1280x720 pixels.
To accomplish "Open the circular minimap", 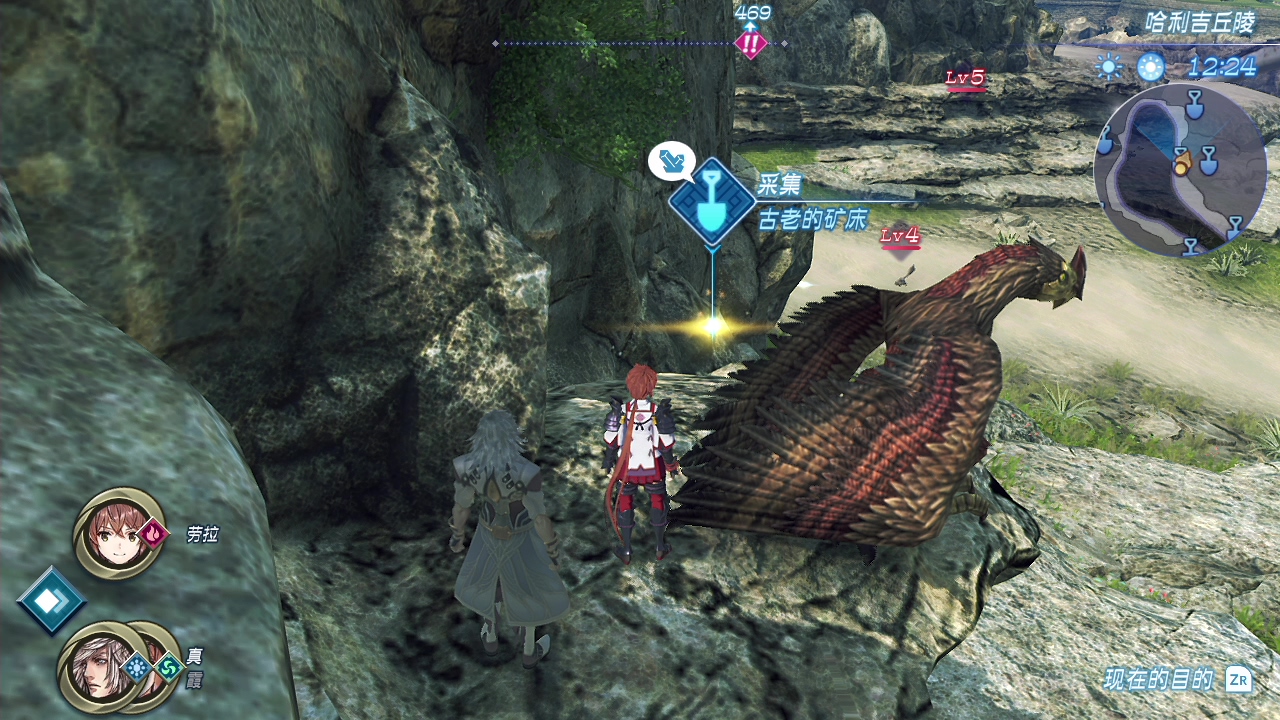I will (x=1180, y=169).
